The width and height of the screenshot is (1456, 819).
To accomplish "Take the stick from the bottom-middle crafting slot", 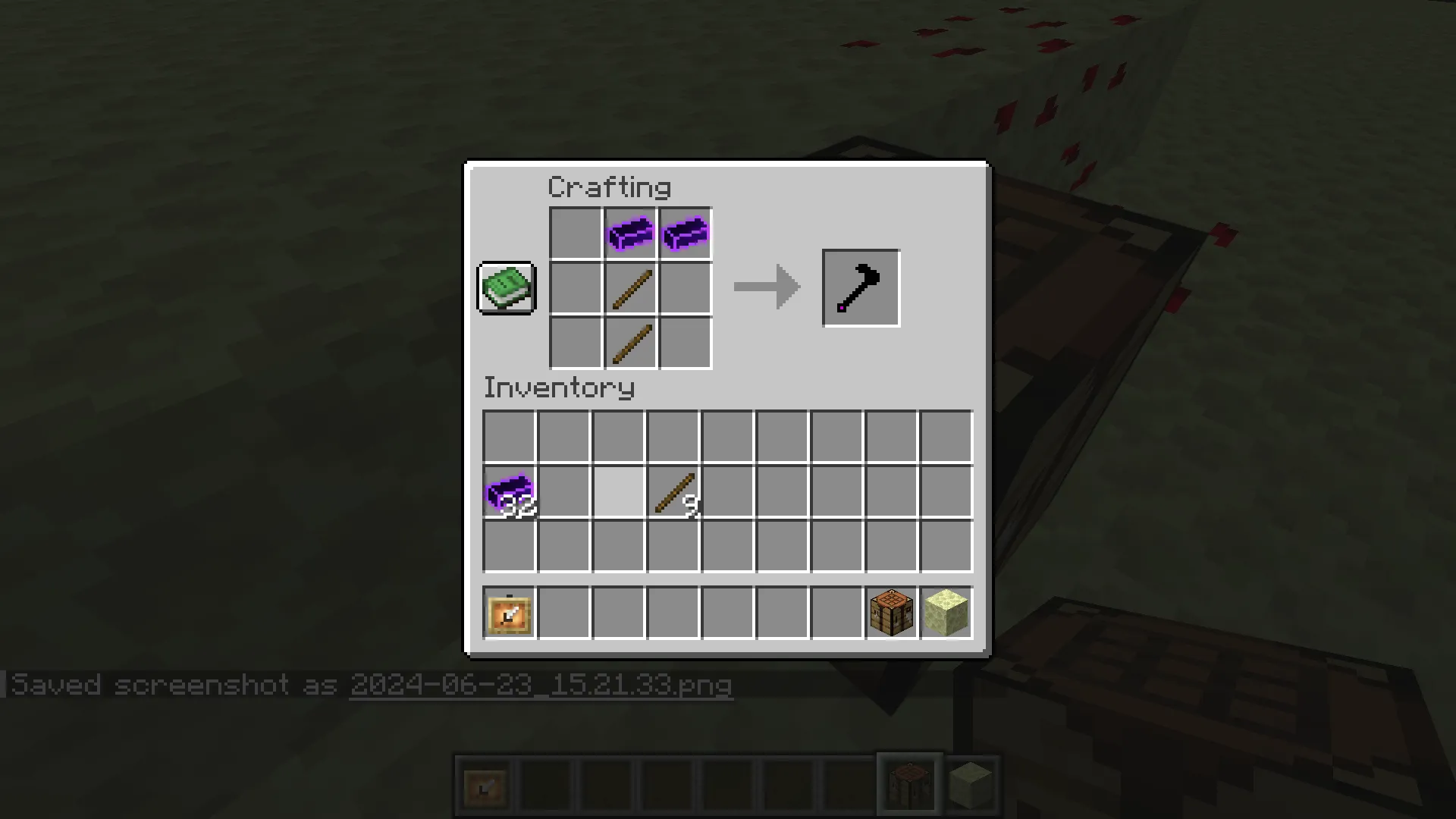I will click(629, 343).
